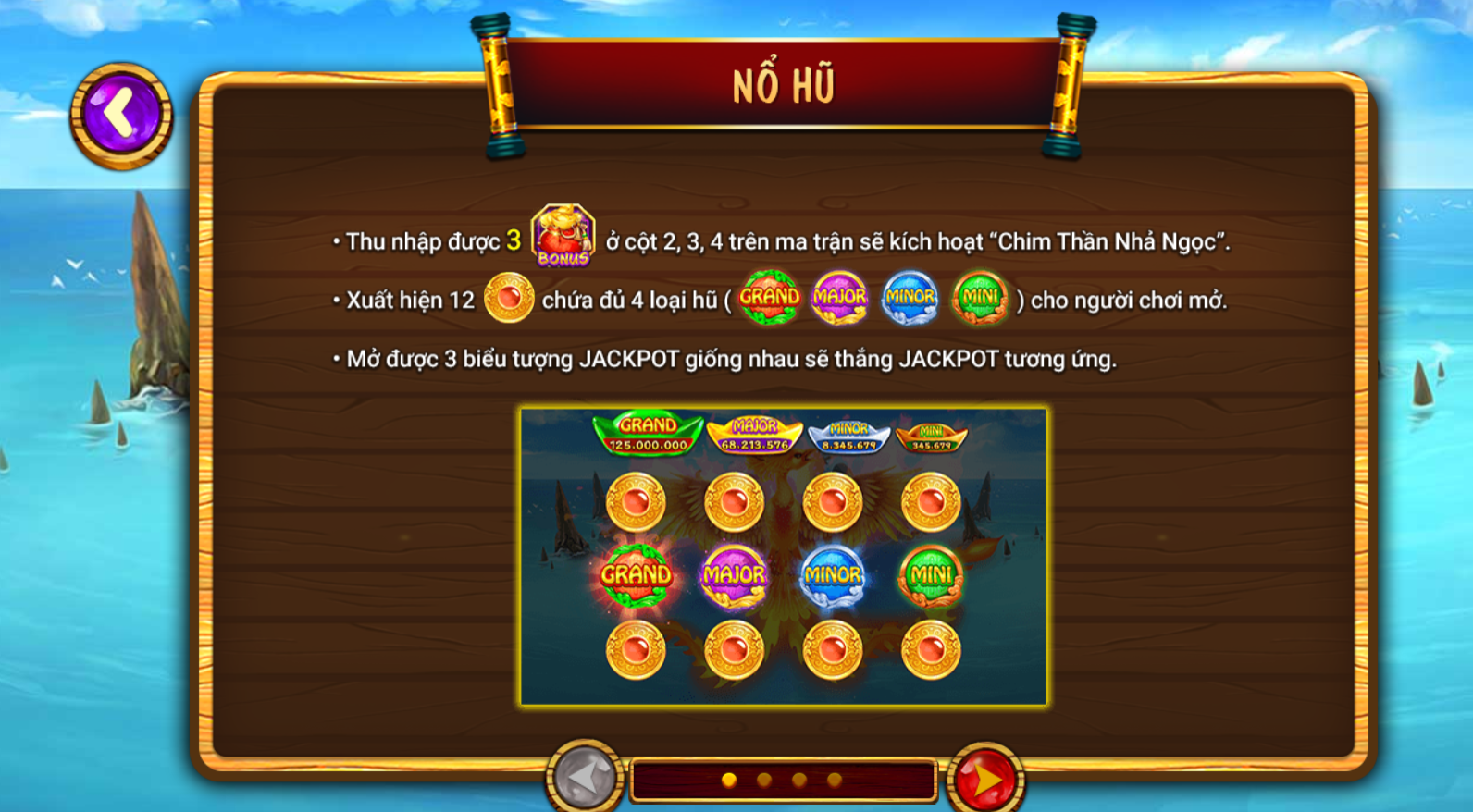1473x812 pixels.
Task: Click the purple back arrow button
Action: click(x=119, y=111)
